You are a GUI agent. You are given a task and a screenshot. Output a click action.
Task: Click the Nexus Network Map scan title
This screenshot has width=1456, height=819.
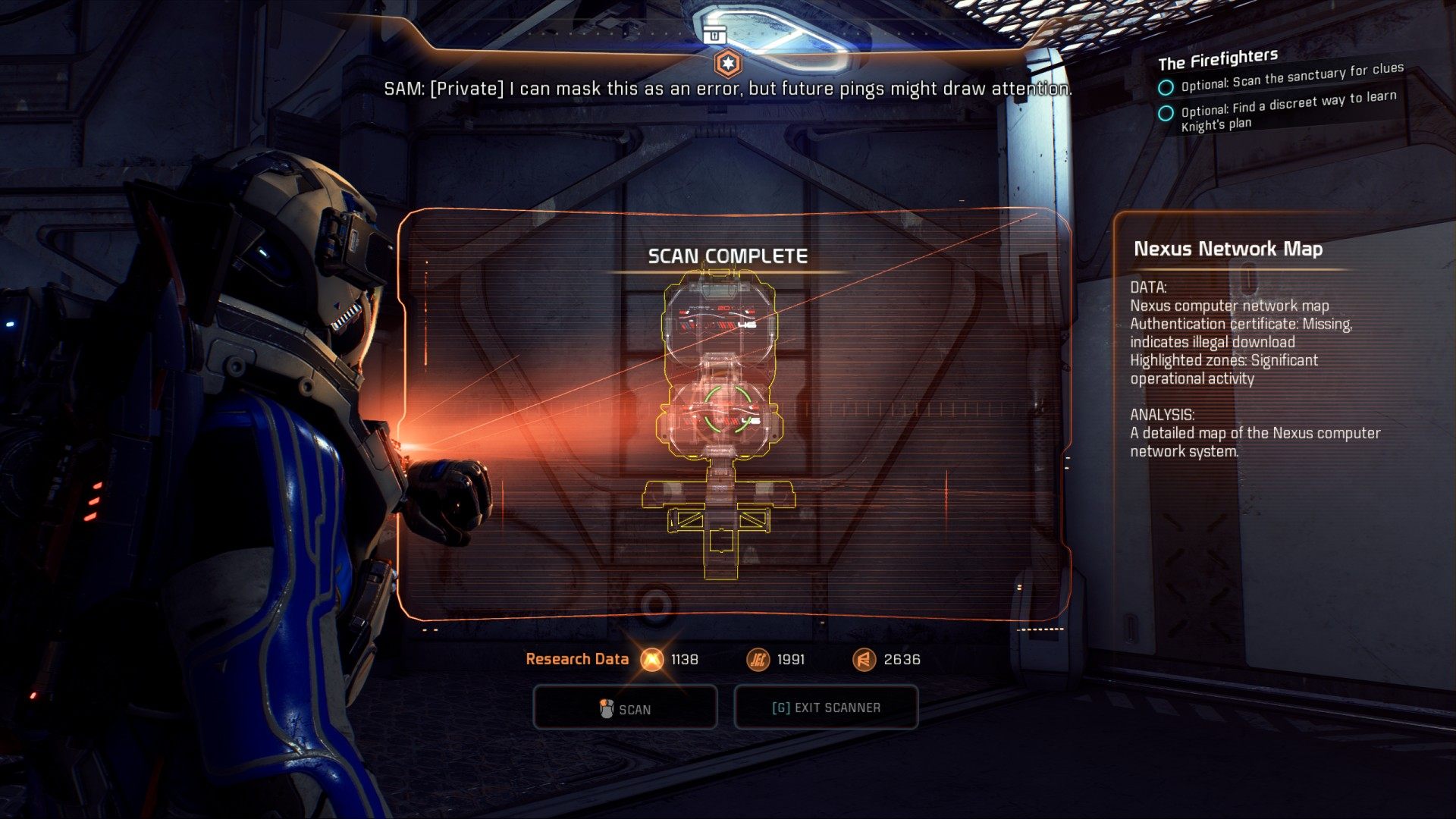point(1228,249)
